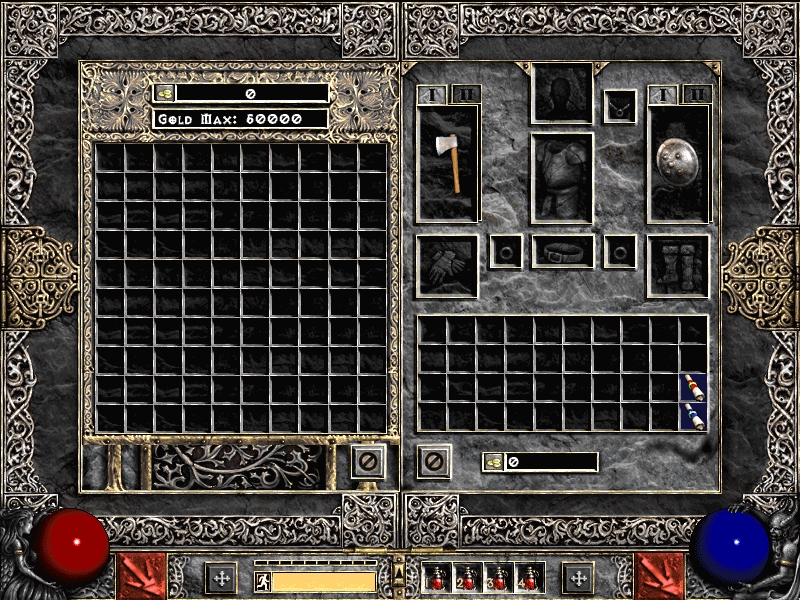Click the stash gold coins button
Screen dimensions: 800x600
[165, 93]
